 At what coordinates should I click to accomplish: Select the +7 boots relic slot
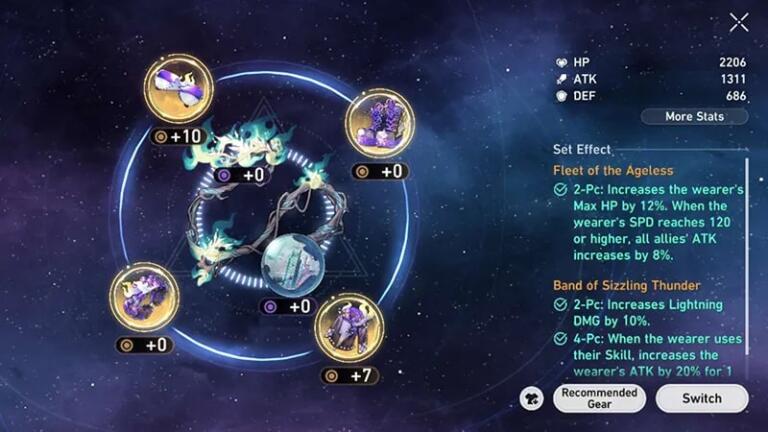349,327
